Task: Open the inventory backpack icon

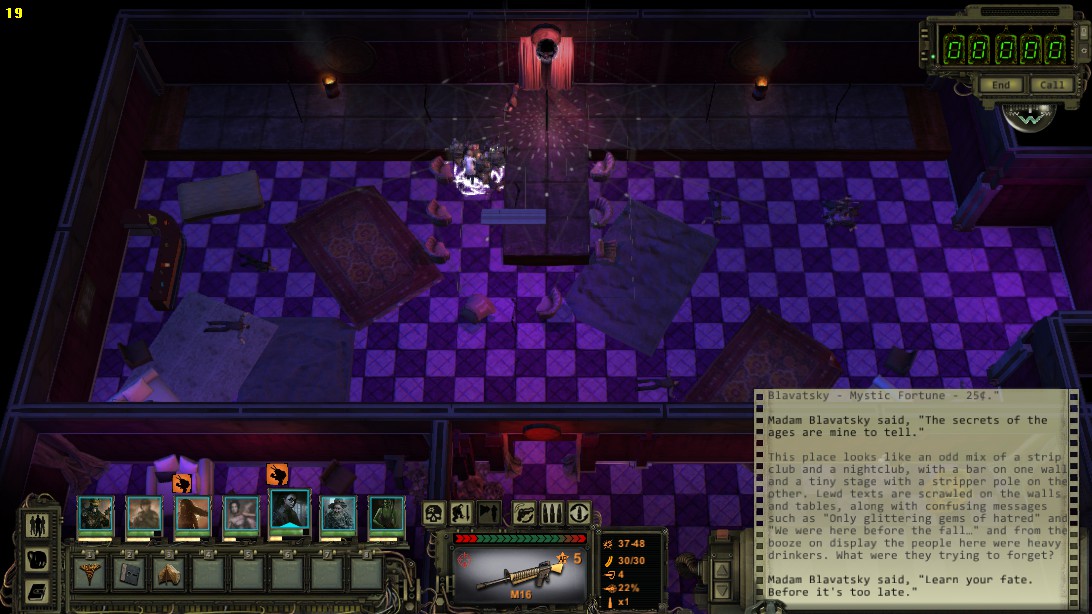Action: tap(37, 558)
